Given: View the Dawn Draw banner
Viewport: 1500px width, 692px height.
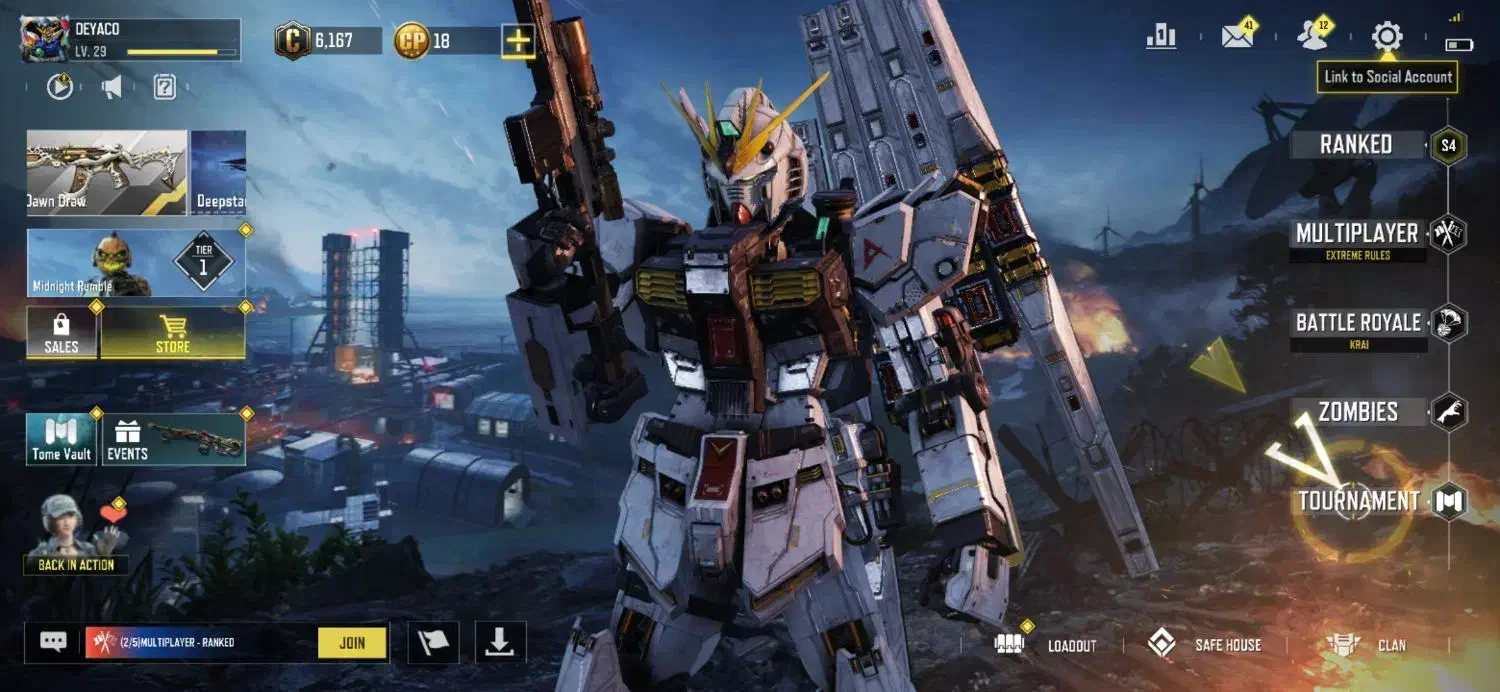Looking at the screenshot, I should pyautogui.click(x=106, y=172).
